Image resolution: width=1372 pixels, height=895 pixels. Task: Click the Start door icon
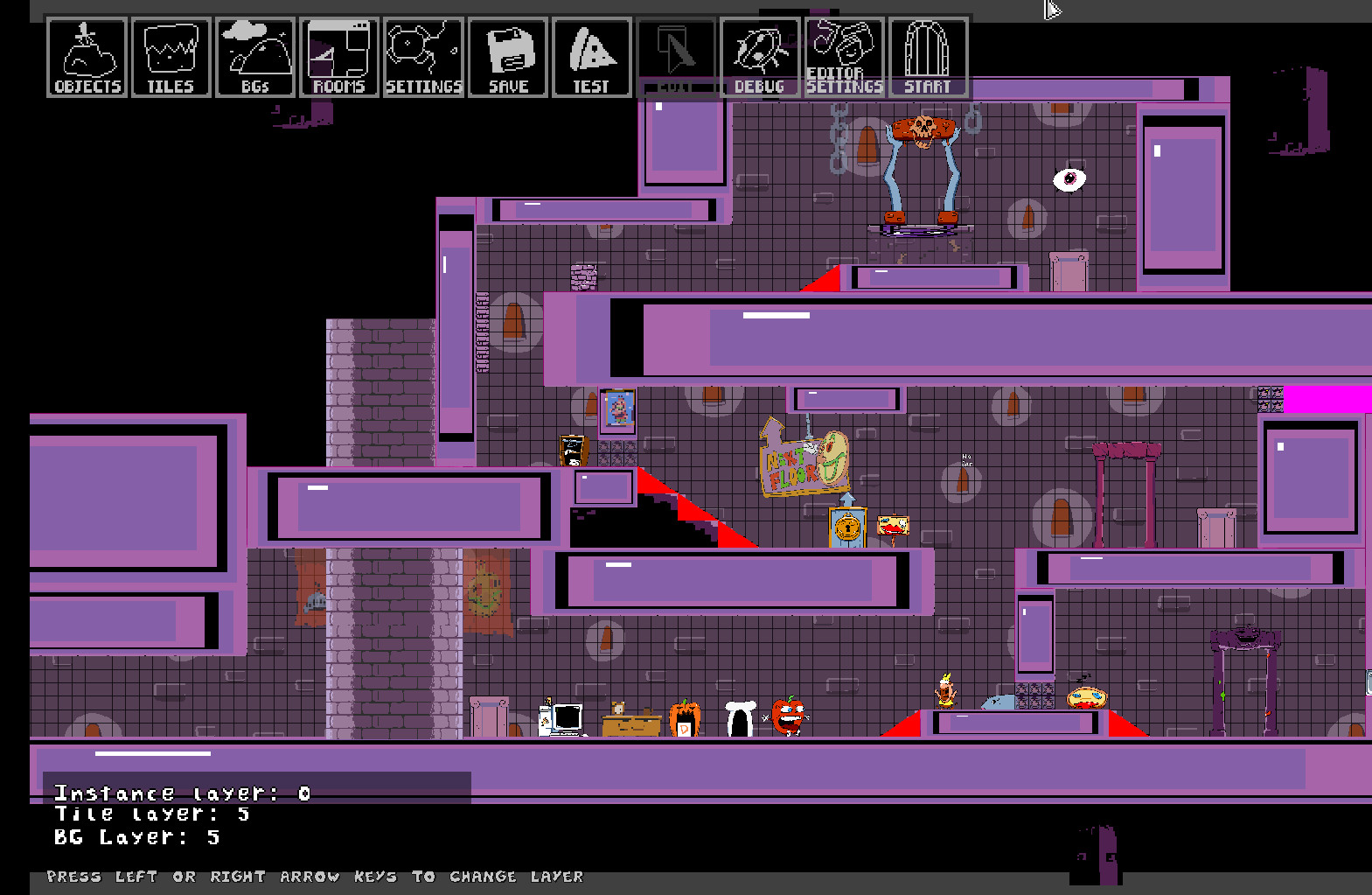click(927, 55)
